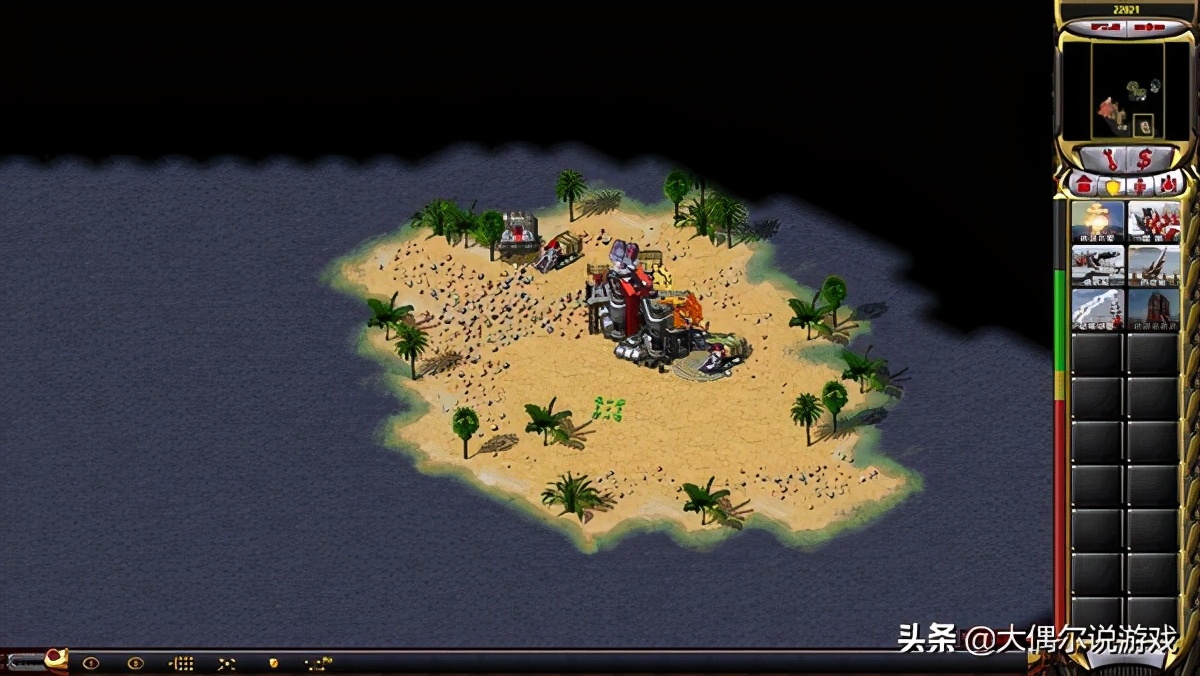Switch to the red soldier infantry tab

[1139, 186]
